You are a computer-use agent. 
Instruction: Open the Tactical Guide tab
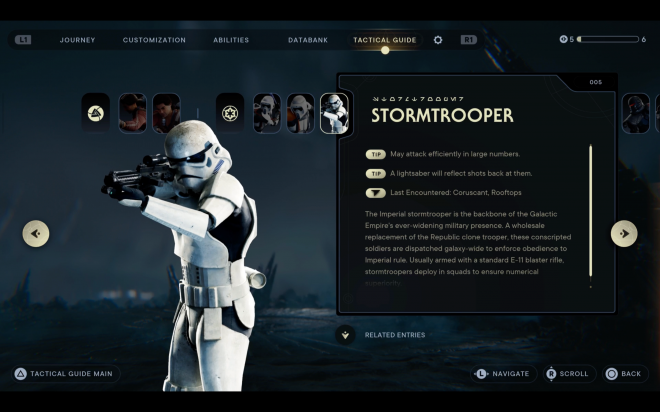point(384,40)
